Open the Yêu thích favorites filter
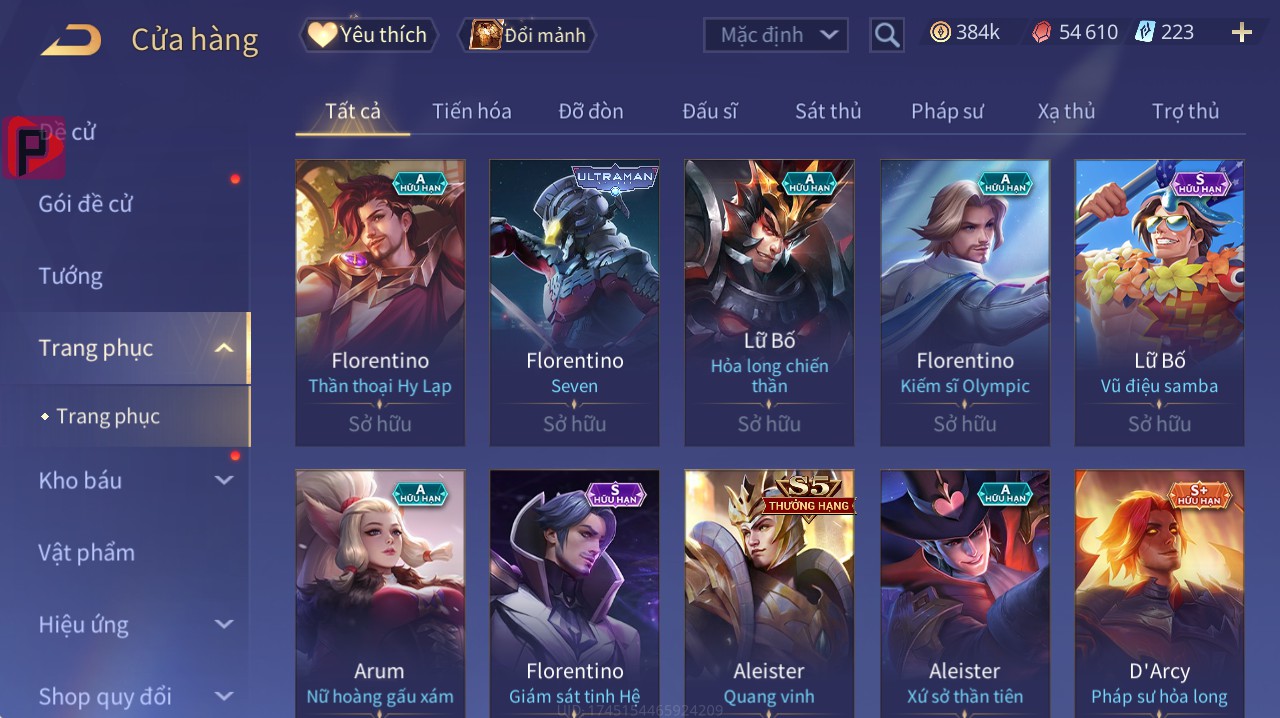 368,35
